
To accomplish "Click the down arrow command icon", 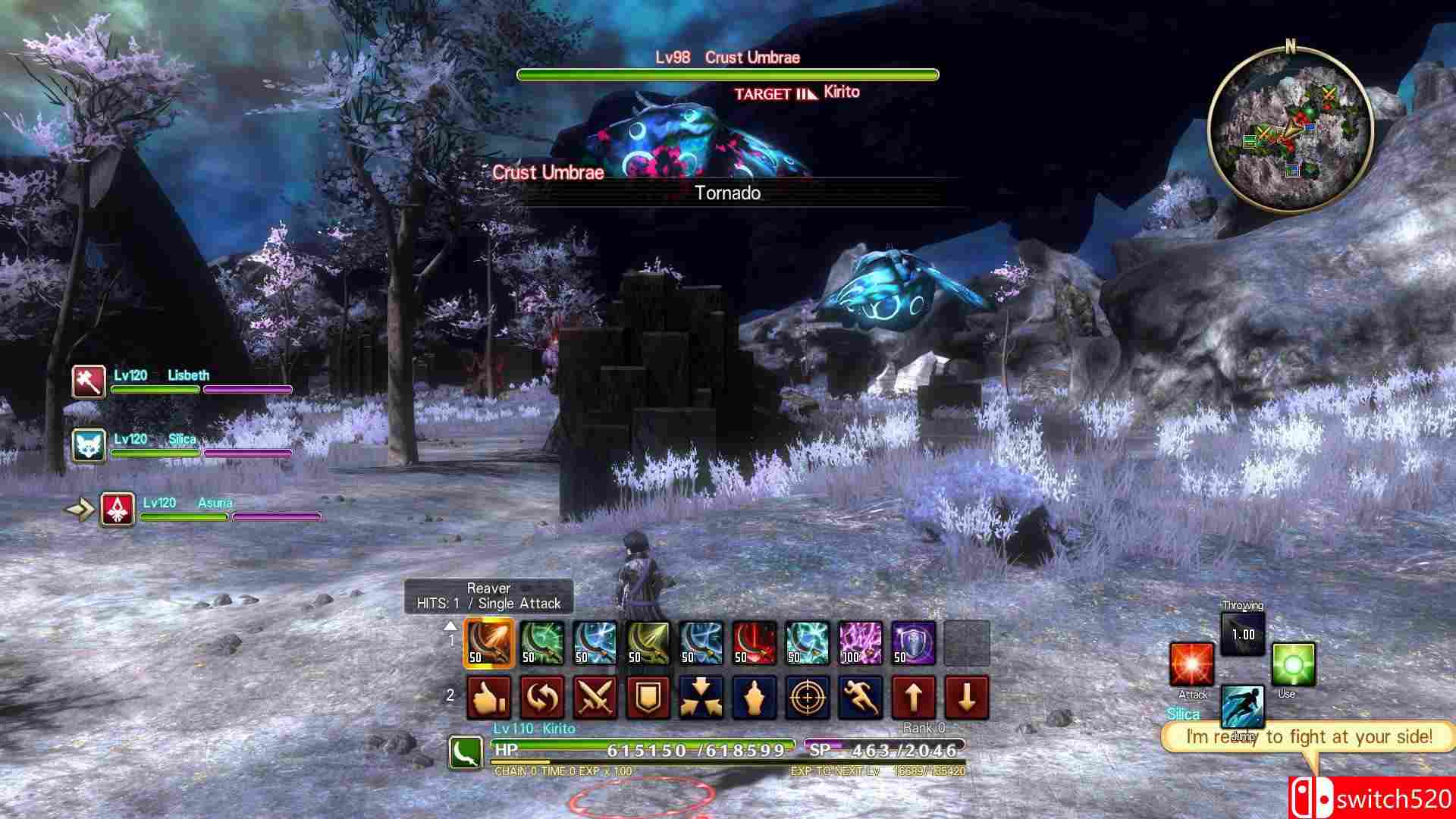I will click(967, 698).
